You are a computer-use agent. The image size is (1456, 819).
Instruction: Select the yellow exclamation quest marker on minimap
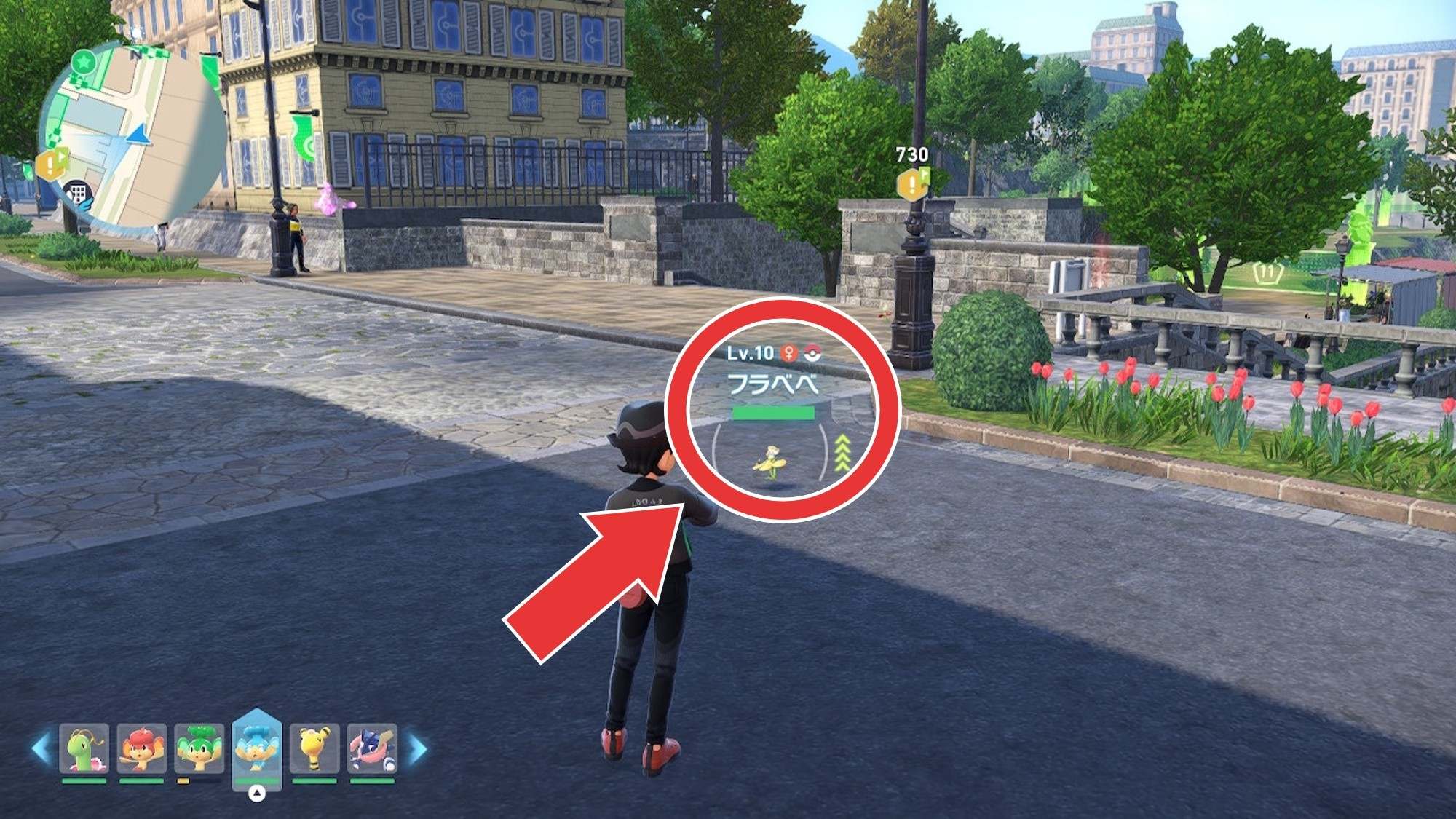pyautogui.click(x=51, y=165)
